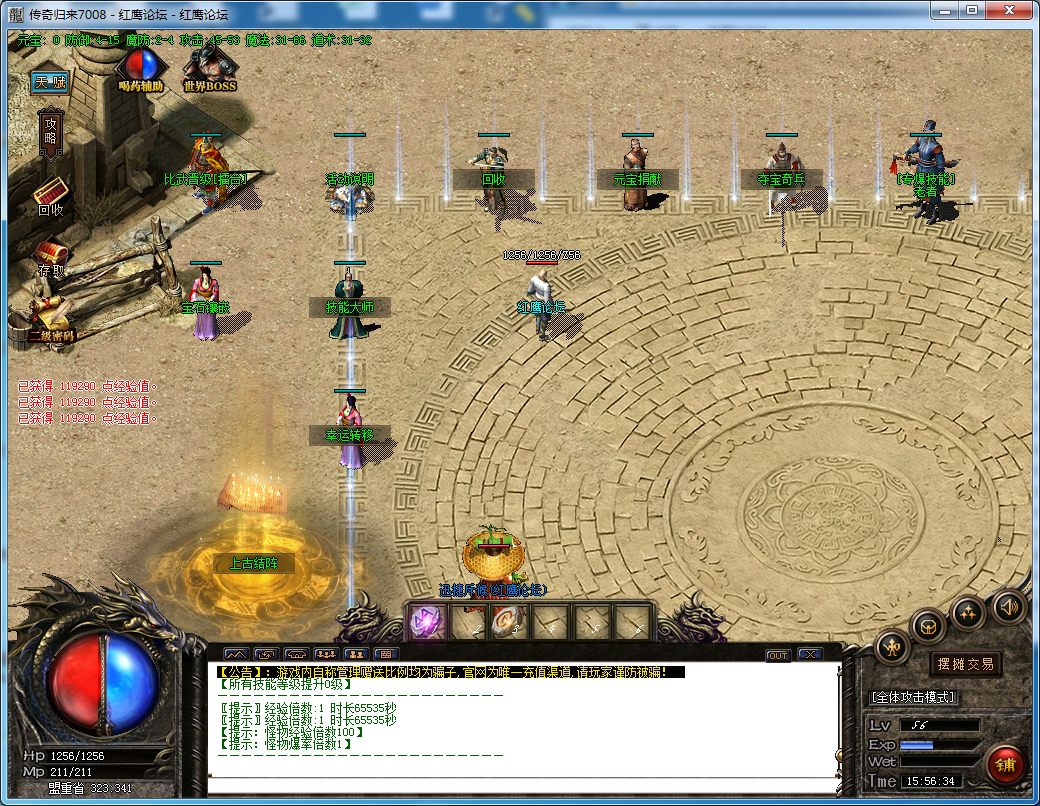Image resolution: width=1040 pixels, height=806 pixels.
Task: Toggle the sound speaker round button
Action: [x=1008, y=606]
